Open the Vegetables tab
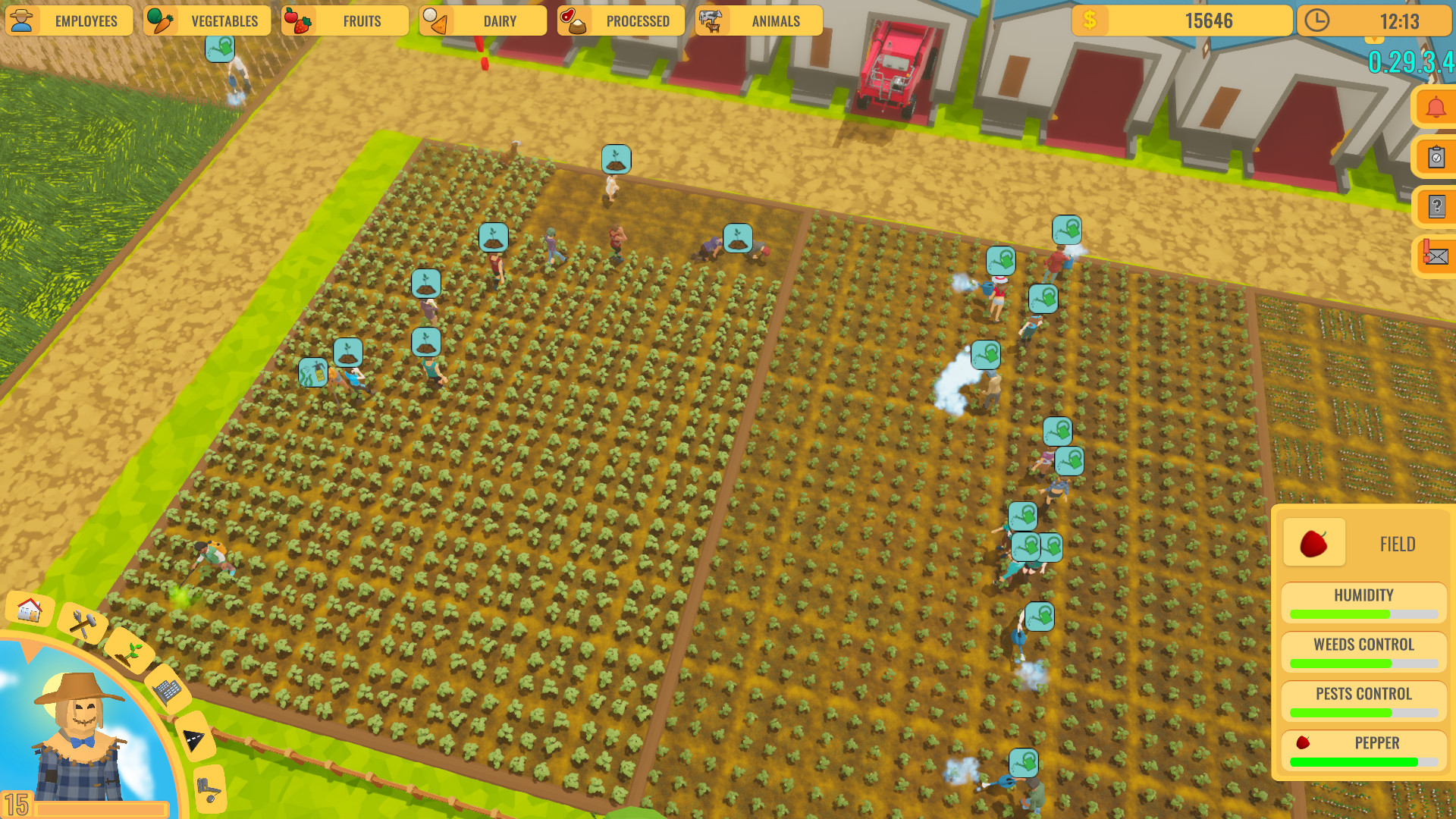The image size is (1456, 819). point(207,20)
